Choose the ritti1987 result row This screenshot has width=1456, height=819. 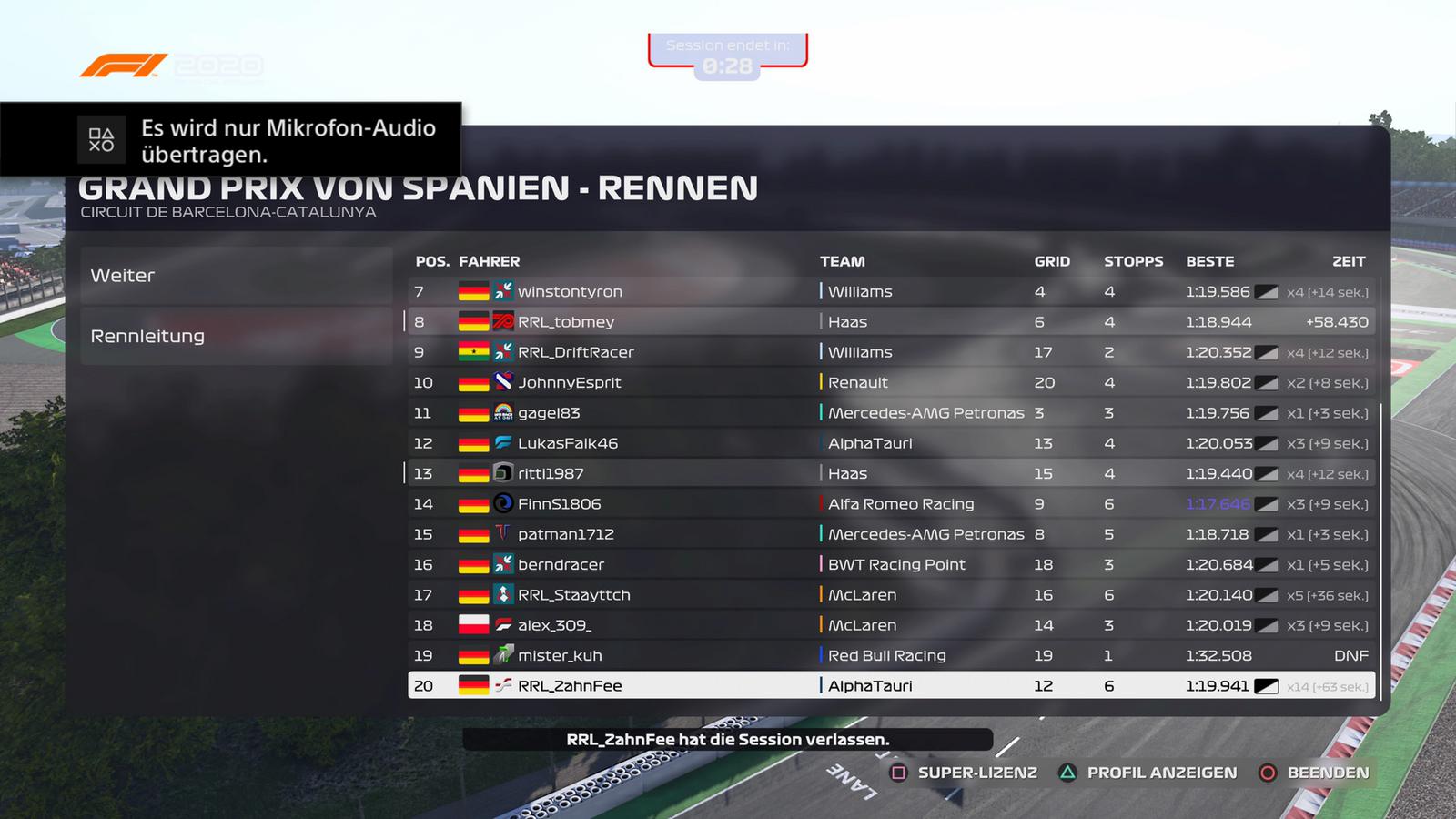[888, 474]
